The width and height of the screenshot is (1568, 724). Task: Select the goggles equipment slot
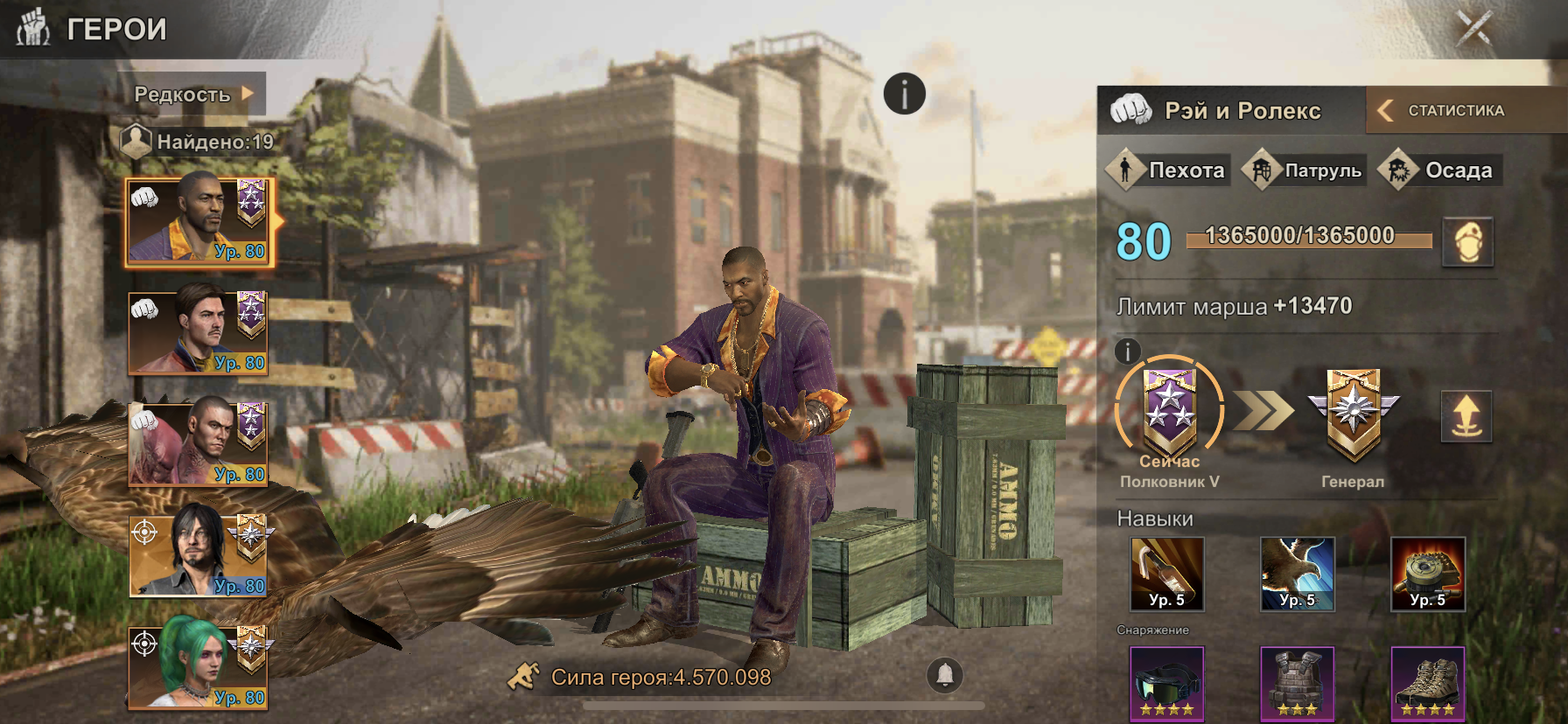click(x=1167, y=684)
